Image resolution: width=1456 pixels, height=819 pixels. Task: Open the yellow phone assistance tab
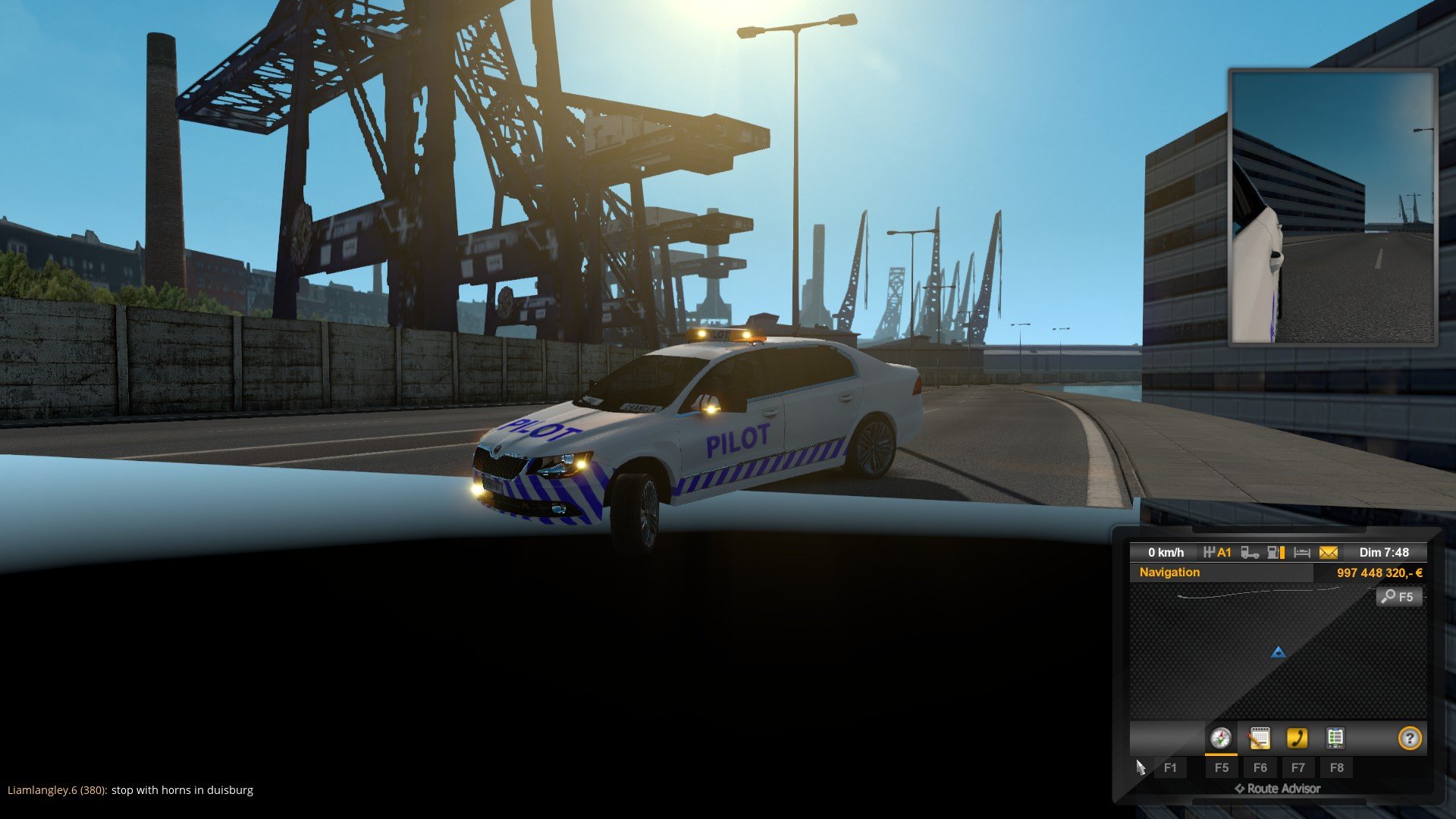pos(1297,739)
